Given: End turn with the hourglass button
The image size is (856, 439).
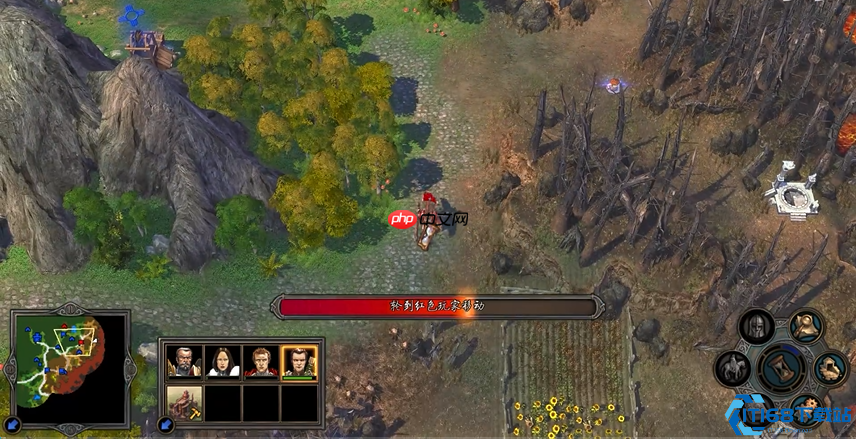Looking at the screenshot, I should tap(782, 368).
